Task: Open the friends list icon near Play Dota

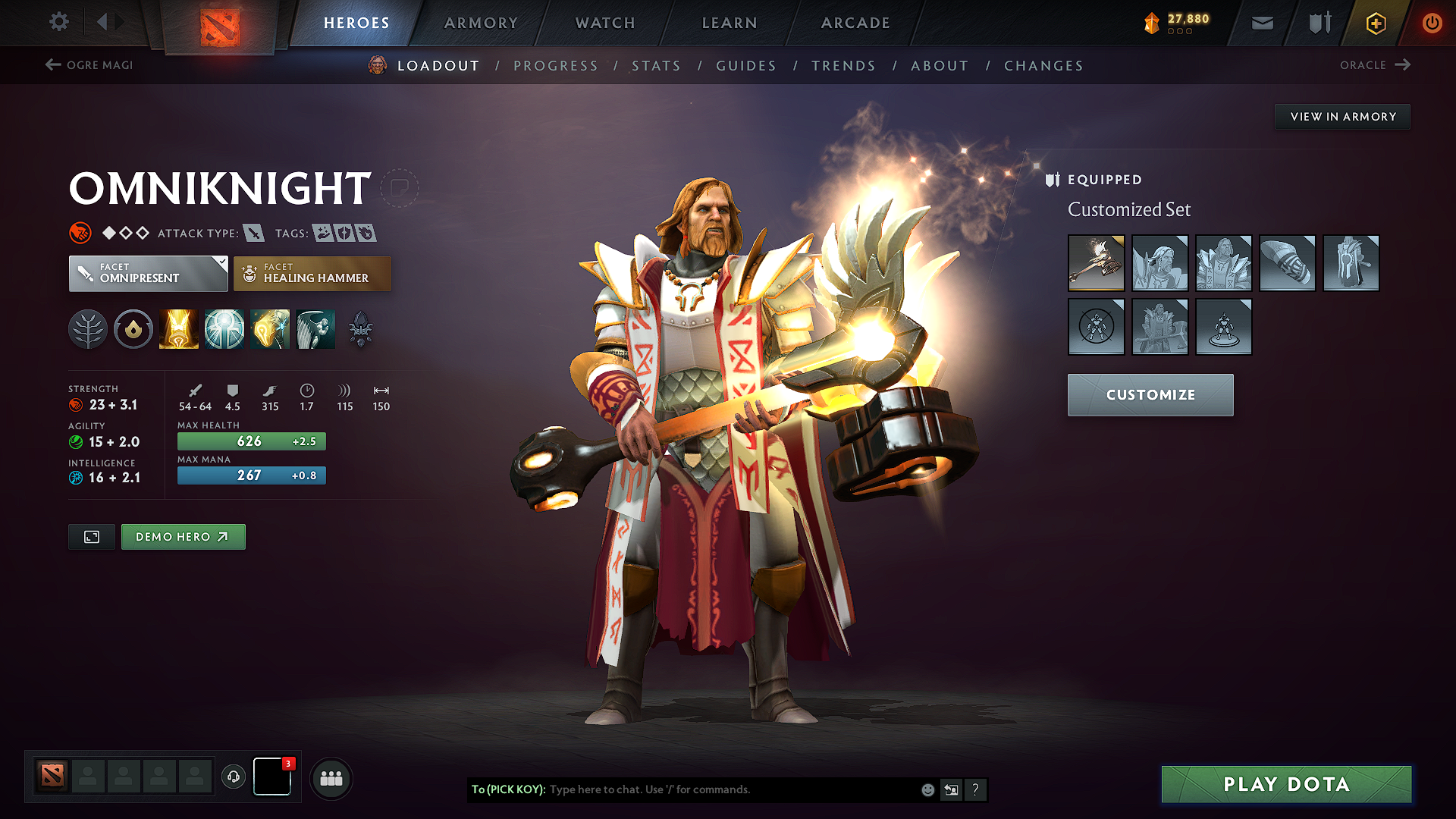Action: 330,778
